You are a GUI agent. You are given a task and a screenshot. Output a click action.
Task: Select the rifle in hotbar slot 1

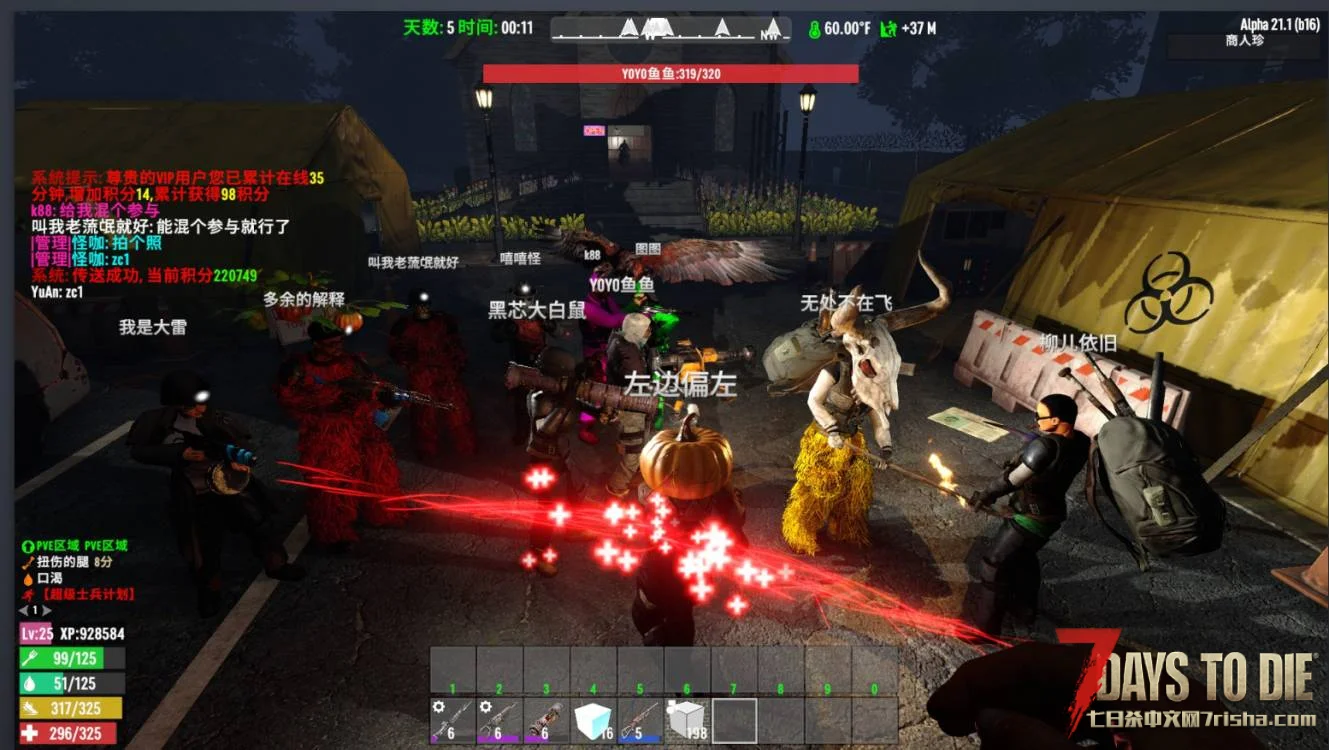point(453,720)
